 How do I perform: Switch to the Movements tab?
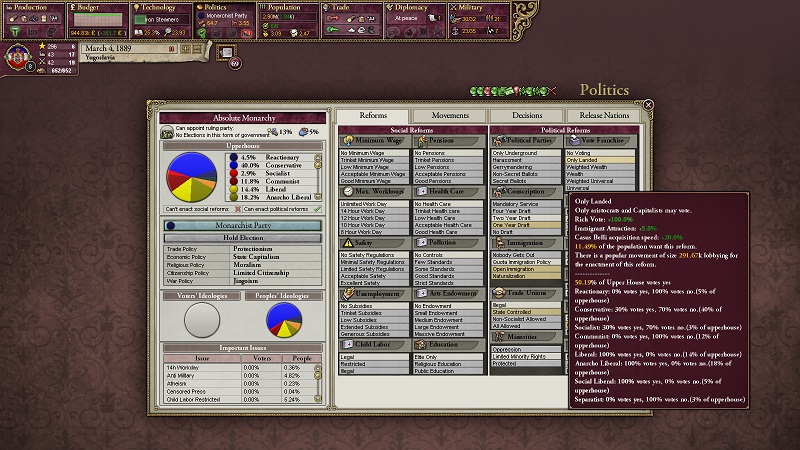(450, 116)
